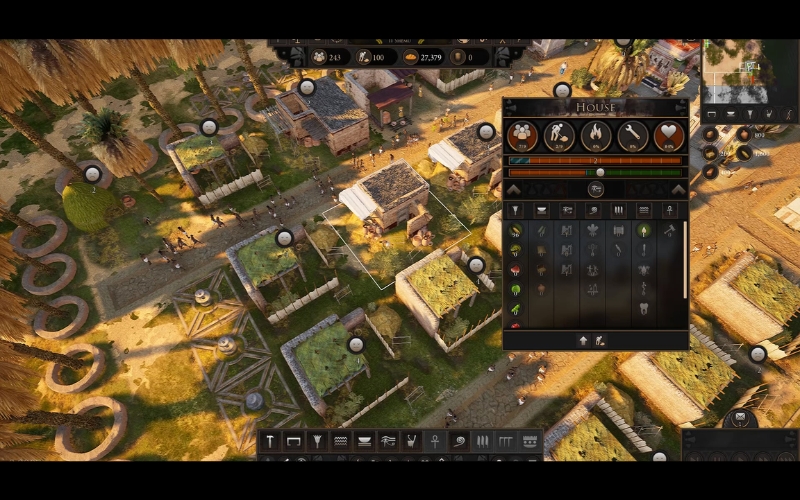Choose the ankh category in bottom toolbar
800x500 pixels.
pos(435,441)
